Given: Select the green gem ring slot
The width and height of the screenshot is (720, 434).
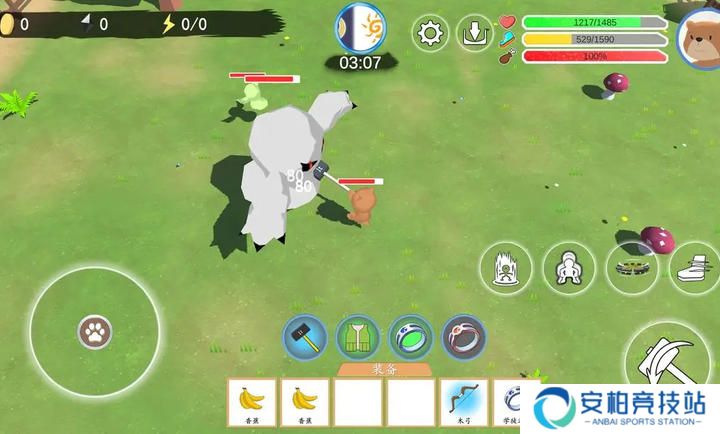Looking at the screenshot, I should [x=410, y=337].
